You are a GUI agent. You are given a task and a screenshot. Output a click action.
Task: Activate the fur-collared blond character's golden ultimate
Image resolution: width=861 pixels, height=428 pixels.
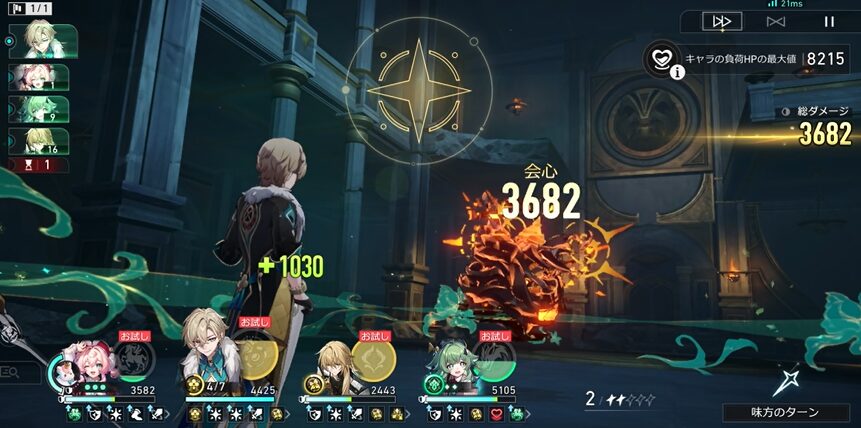(x=256, y=360)
